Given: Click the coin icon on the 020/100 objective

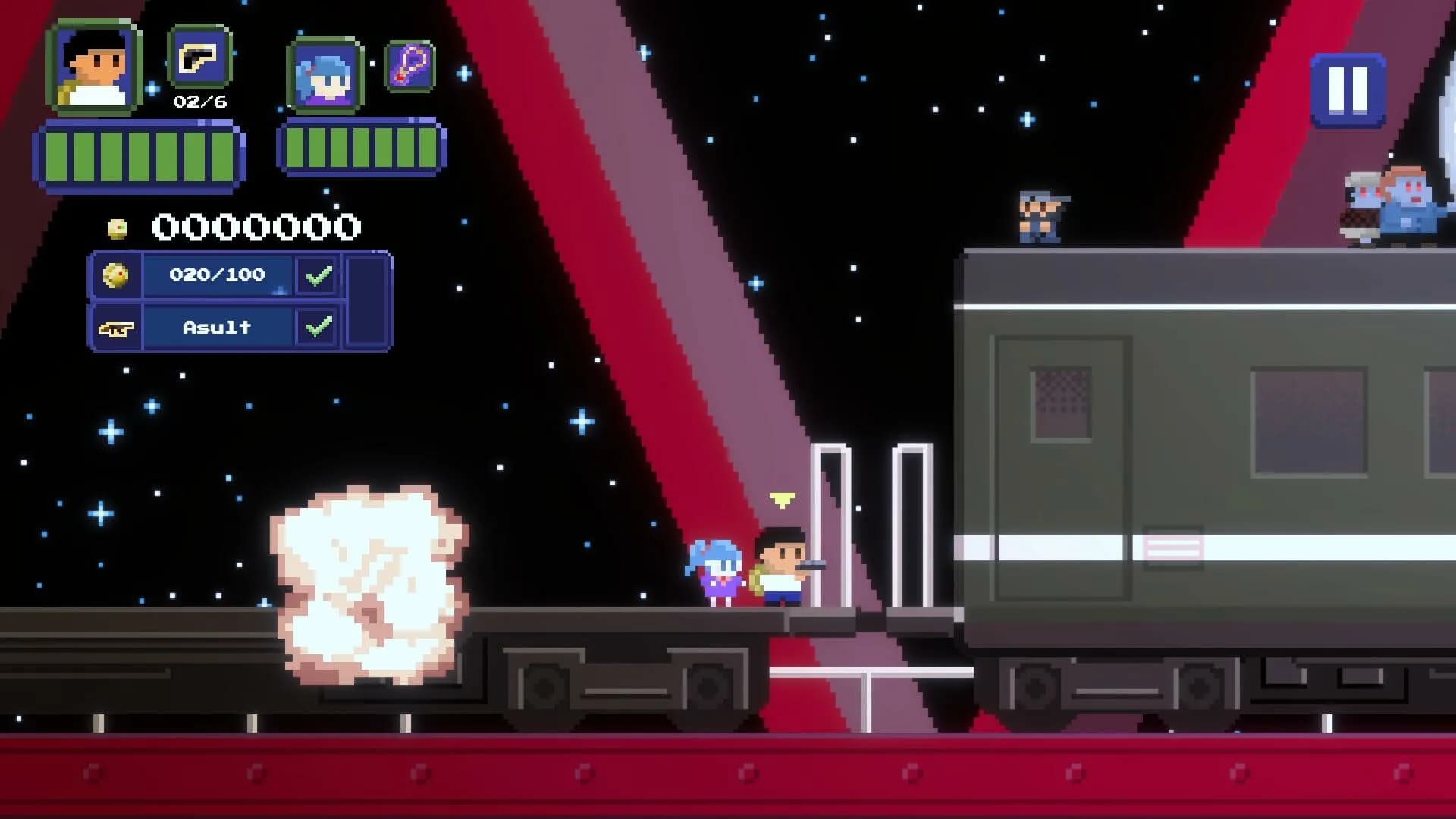Looking at the screenshot, I should pos(118,275).
